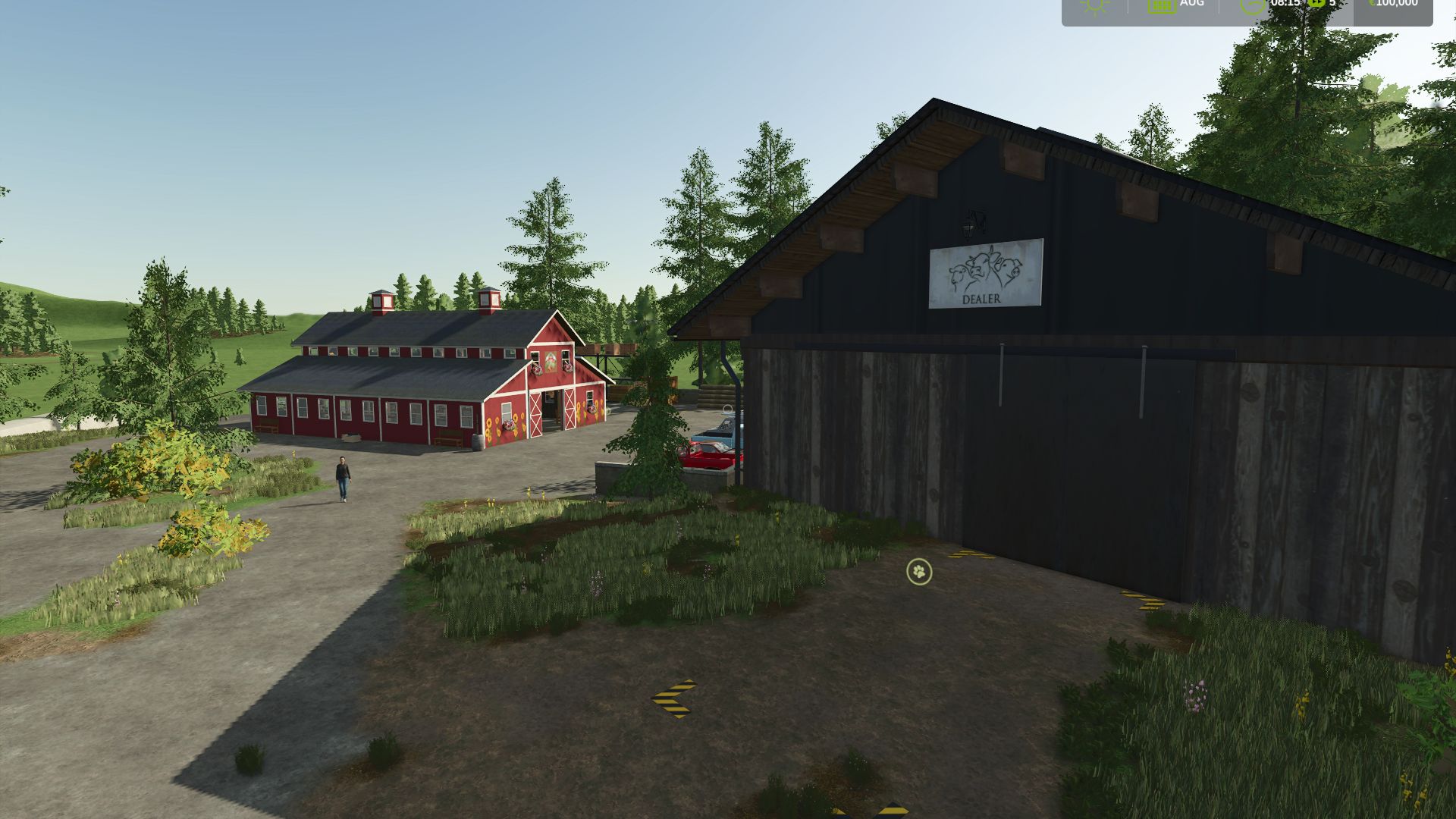Open the calendar icon beside AUG
This screenshot has width=1456, height=819.
(1161, 5)
